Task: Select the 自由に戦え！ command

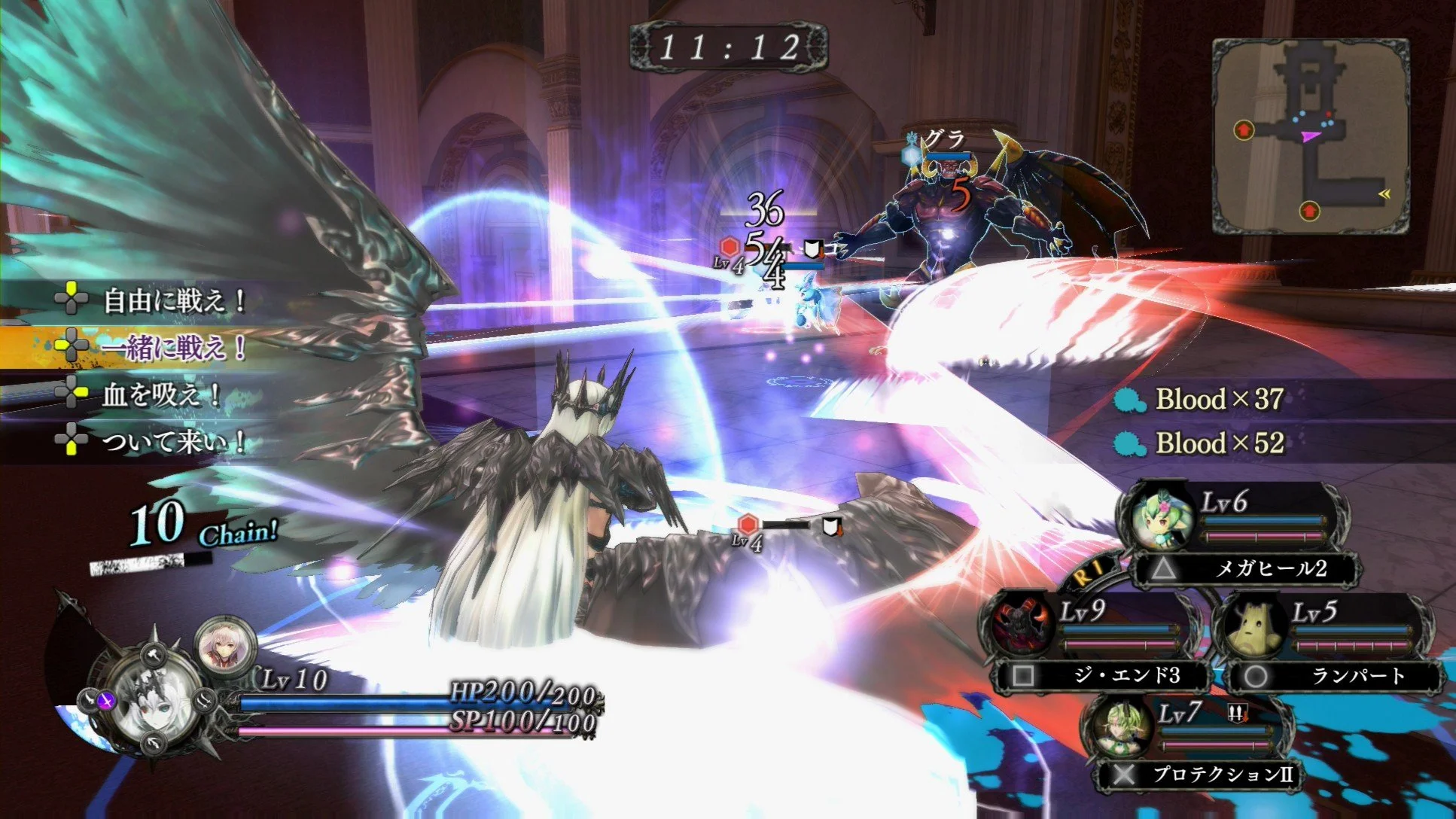Action: [x=173, y=300]
